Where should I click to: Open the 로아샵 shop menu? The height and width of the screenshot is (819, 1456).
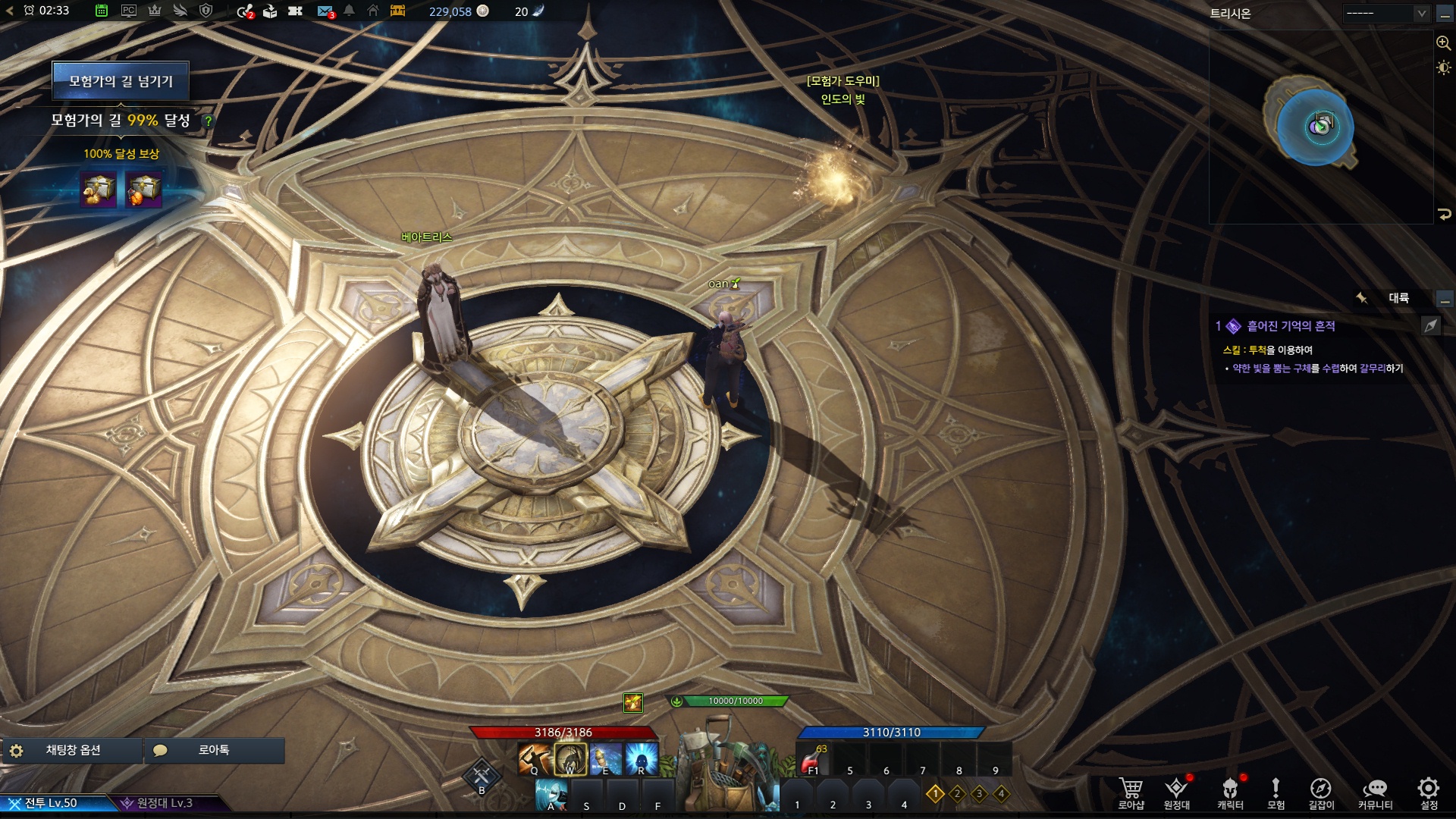tap(1131, 792)
